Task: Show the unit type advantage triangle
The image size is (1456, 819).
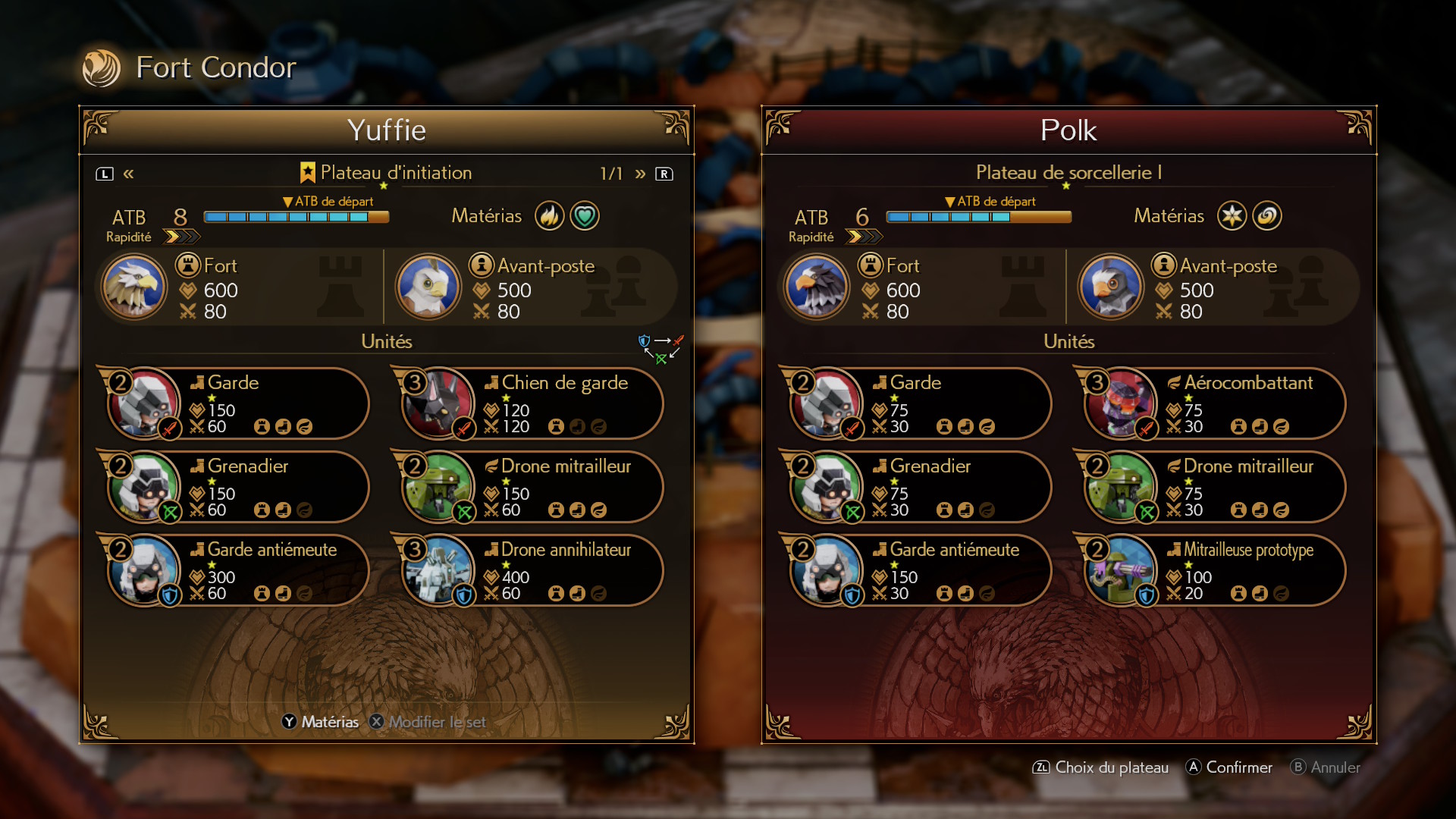Action: [661, 349]
